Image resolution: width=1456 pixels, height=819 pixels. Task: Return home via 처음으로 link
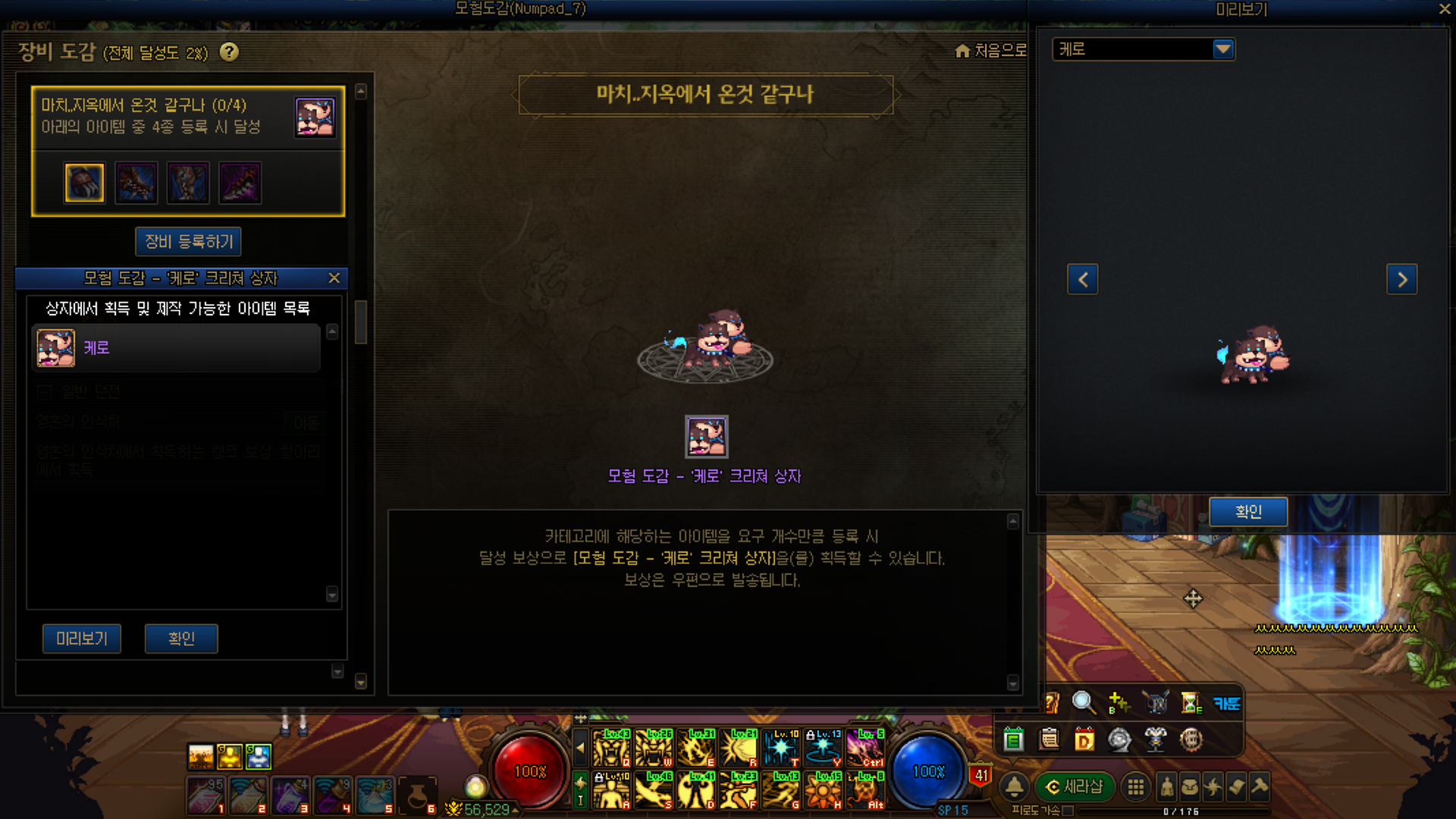tap(991, 51)
